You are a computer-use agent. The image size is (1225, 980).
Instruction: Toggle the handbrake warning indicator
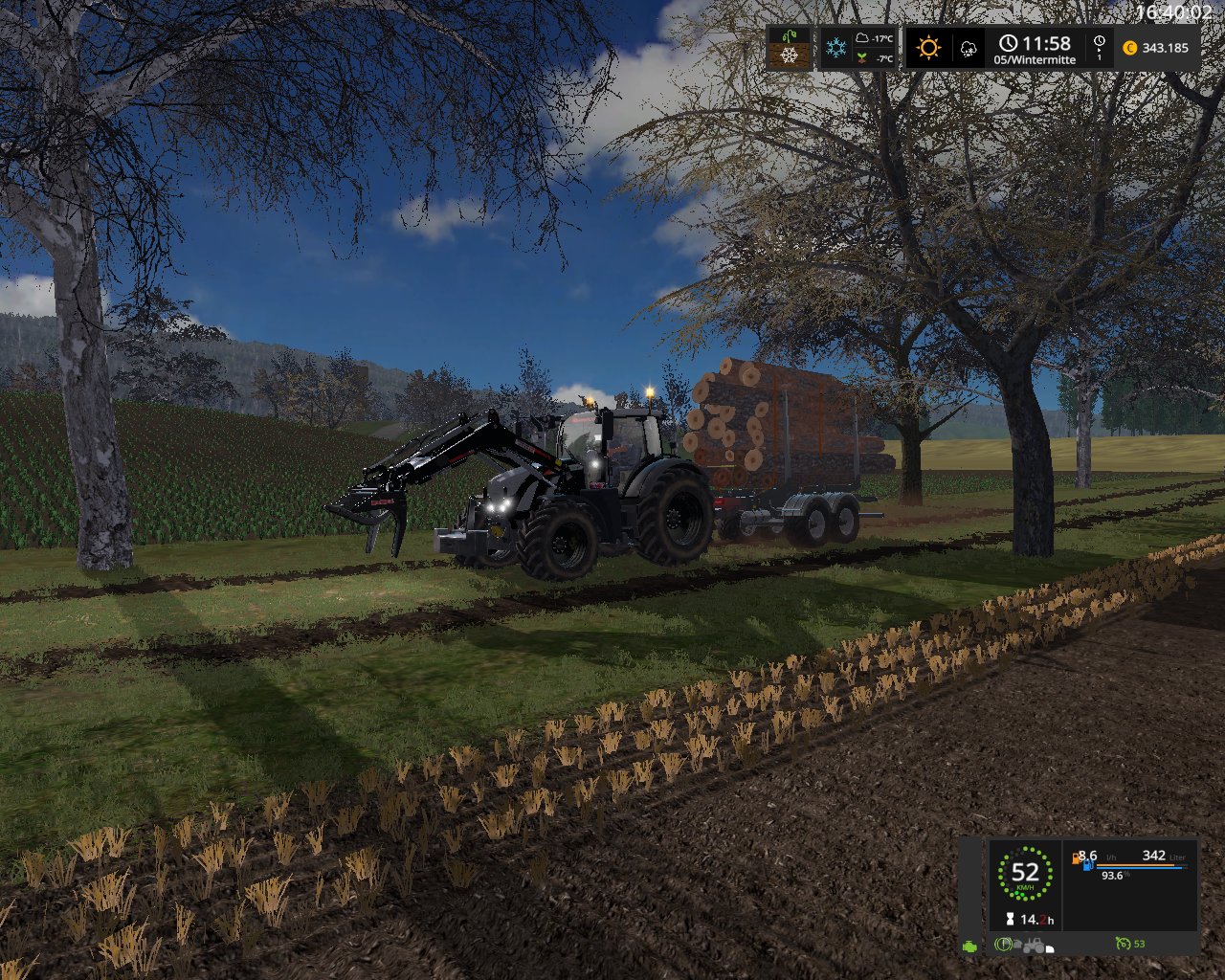pos(1003,945)
